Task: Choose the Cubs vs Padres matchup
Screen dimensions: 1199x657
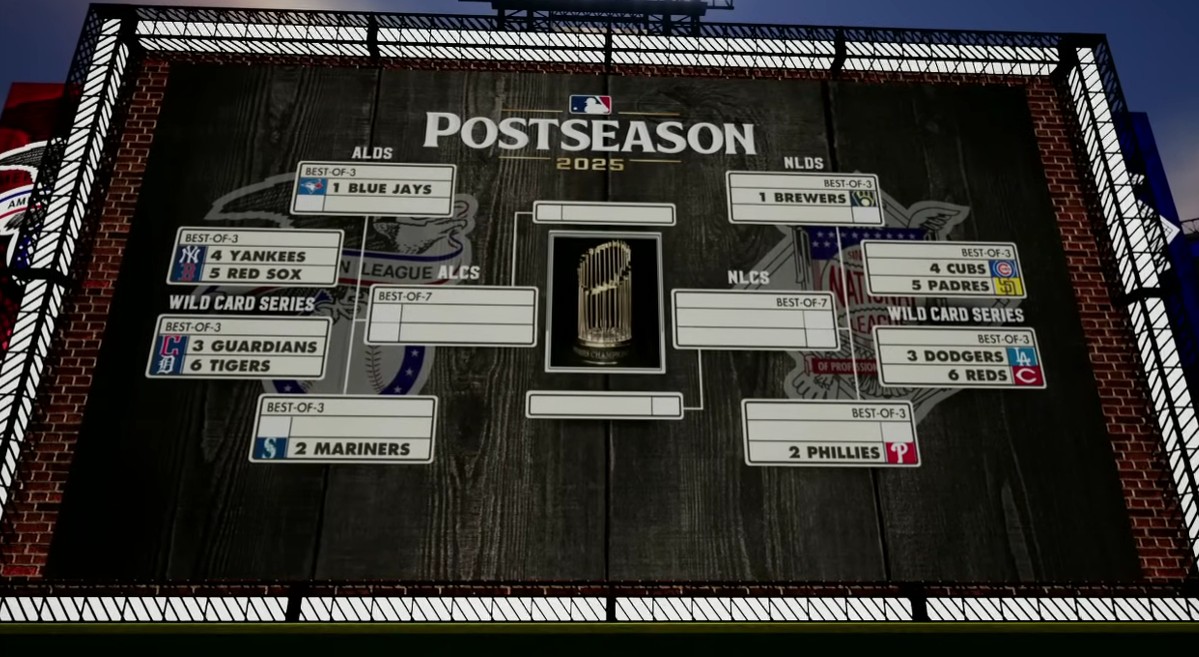Action: point(940,270)
